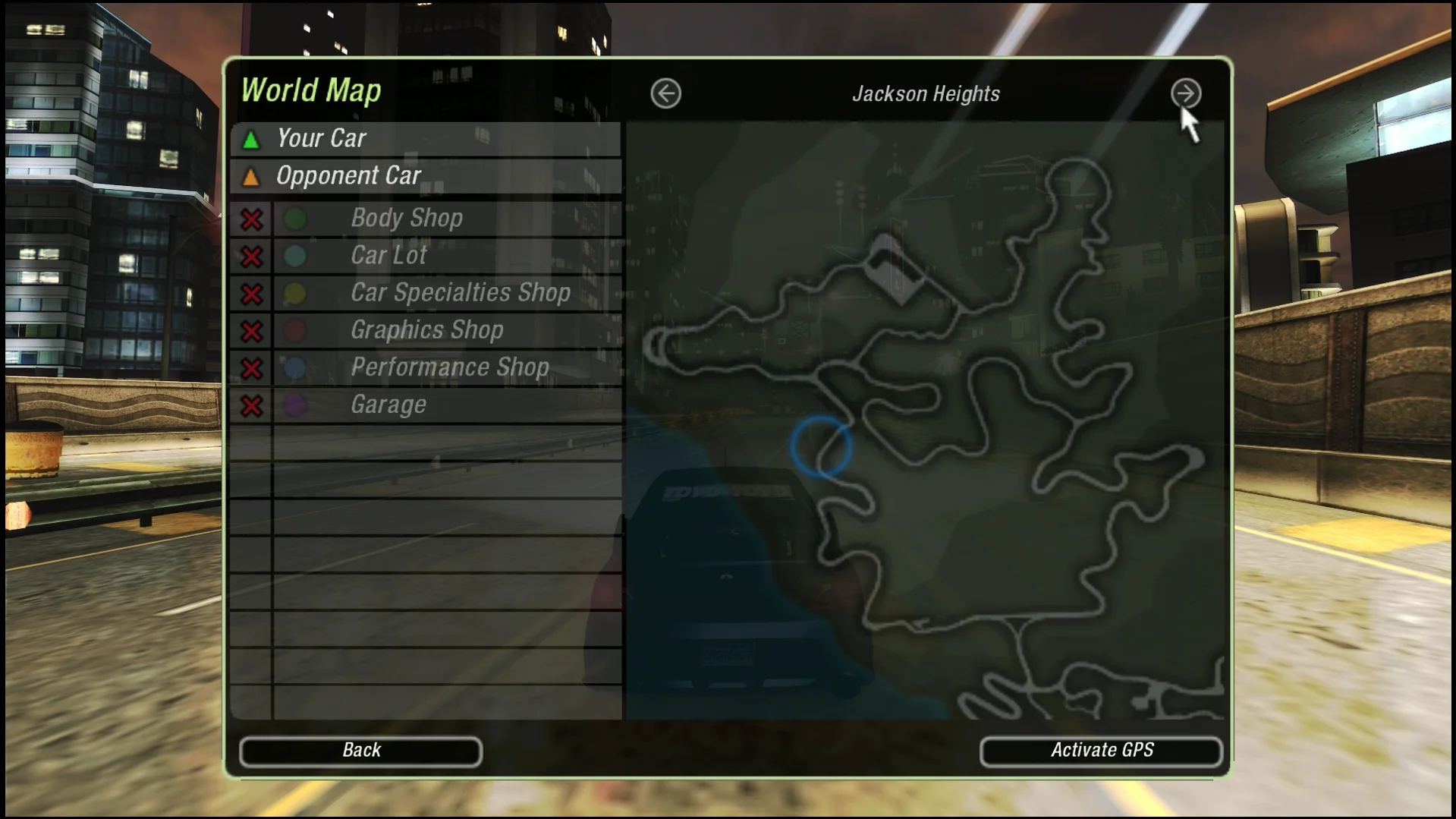Viewport: 1456px width, 819px height.
Task: Toggle the Graphics Shop legend row
Action: tap(252, 331)
